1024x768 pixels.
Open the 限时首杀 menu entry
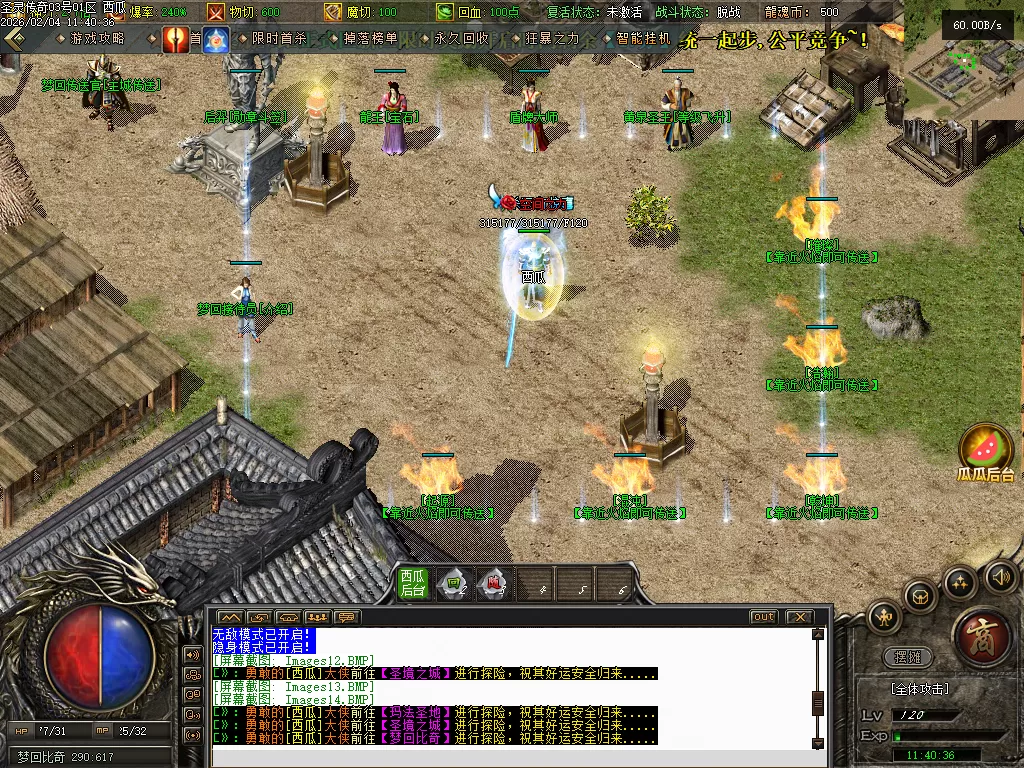[279, 39]
